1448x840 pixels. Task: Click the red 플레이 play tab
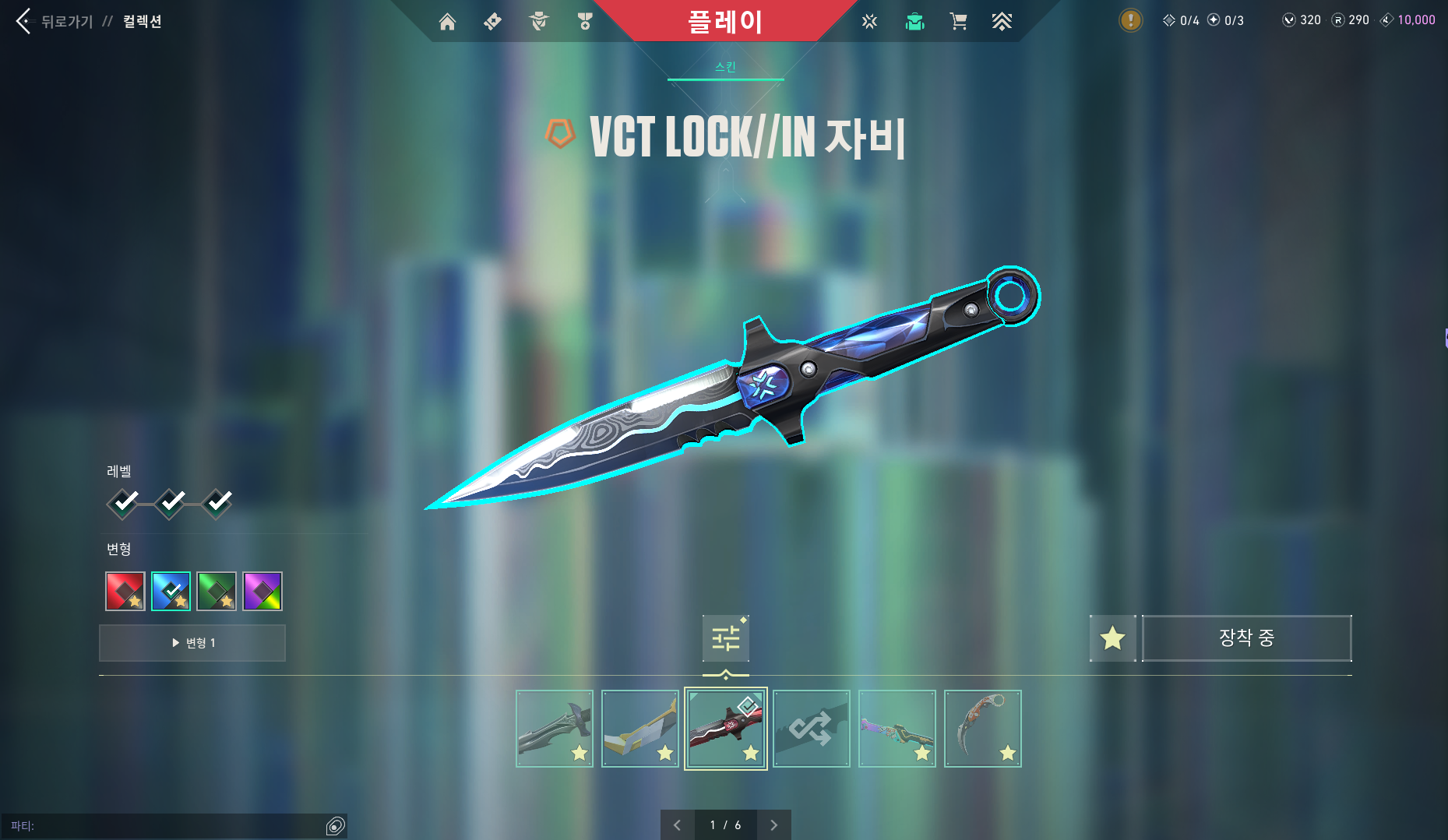[x=724, y=21]
